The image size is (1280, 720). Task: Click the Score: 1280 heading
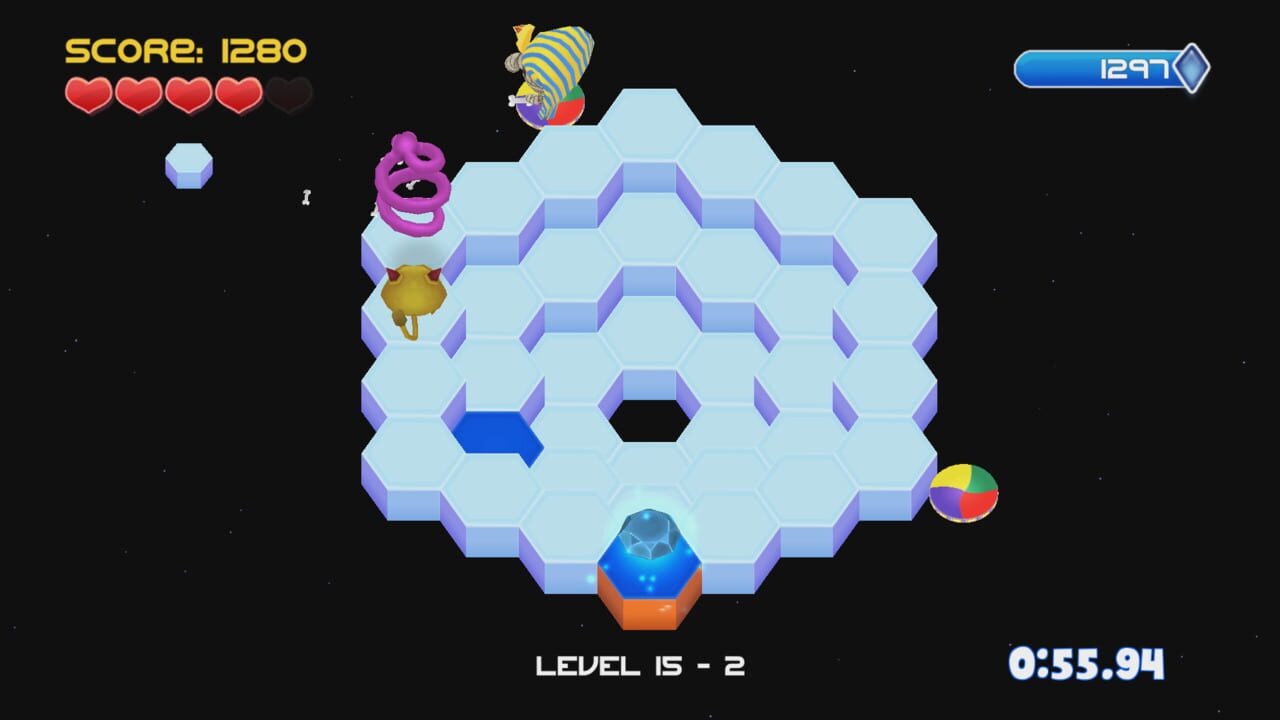click(184, 48)
